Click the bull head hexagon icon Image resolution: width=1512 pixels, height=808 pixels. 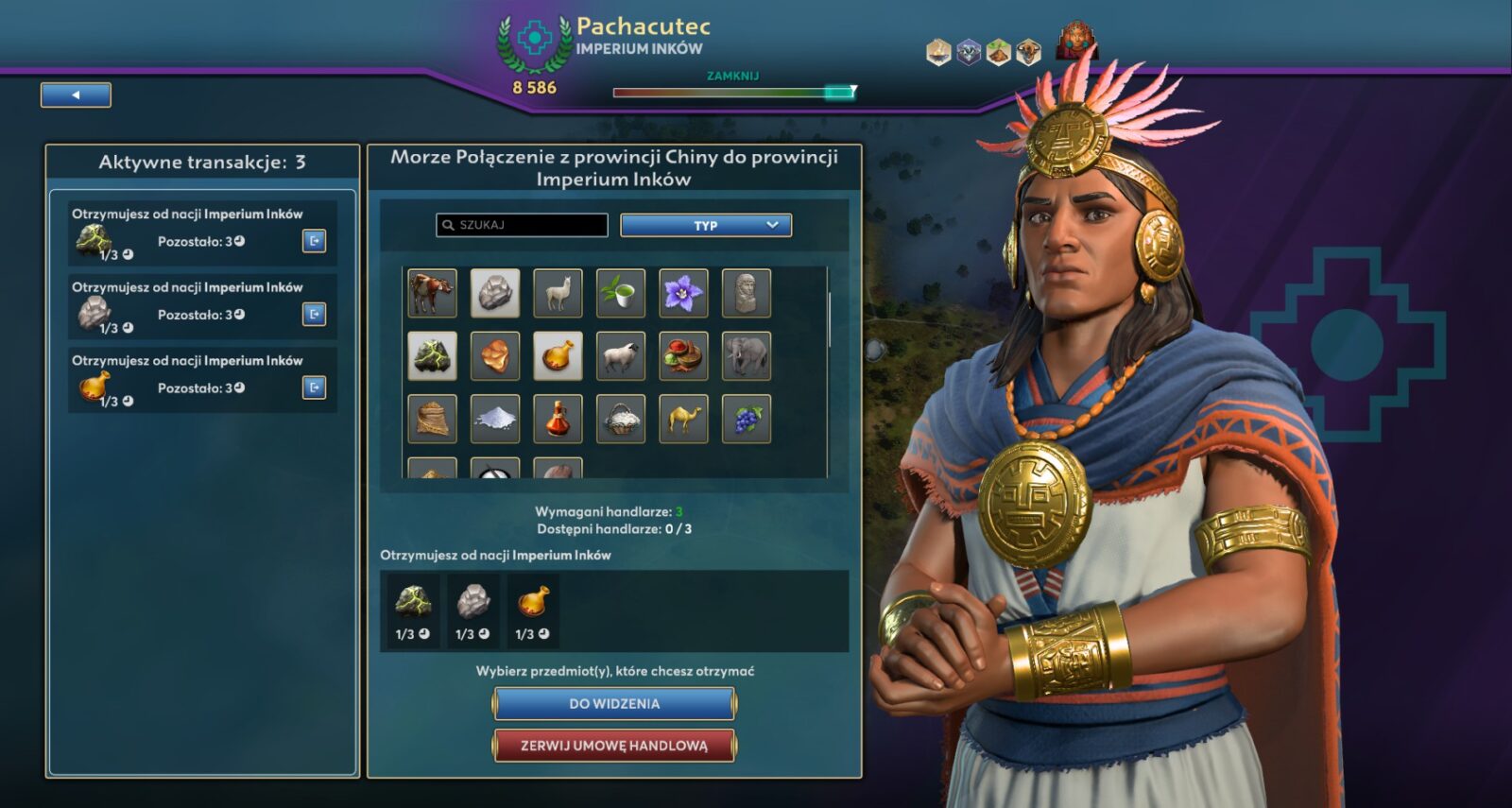pyautogui.click(x=1028, y=53)
